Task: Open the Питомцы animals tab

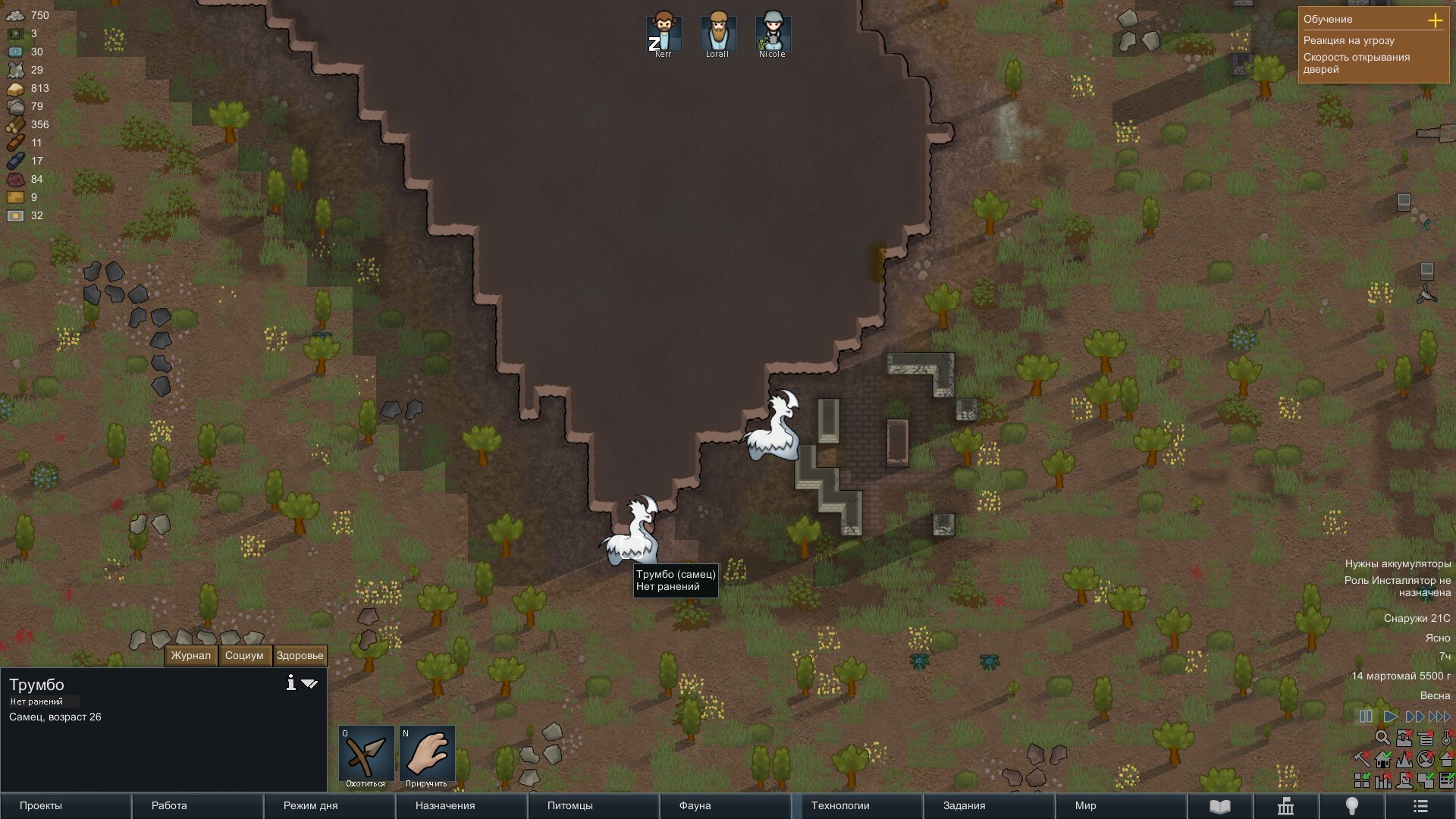Action: click(593, 805)
